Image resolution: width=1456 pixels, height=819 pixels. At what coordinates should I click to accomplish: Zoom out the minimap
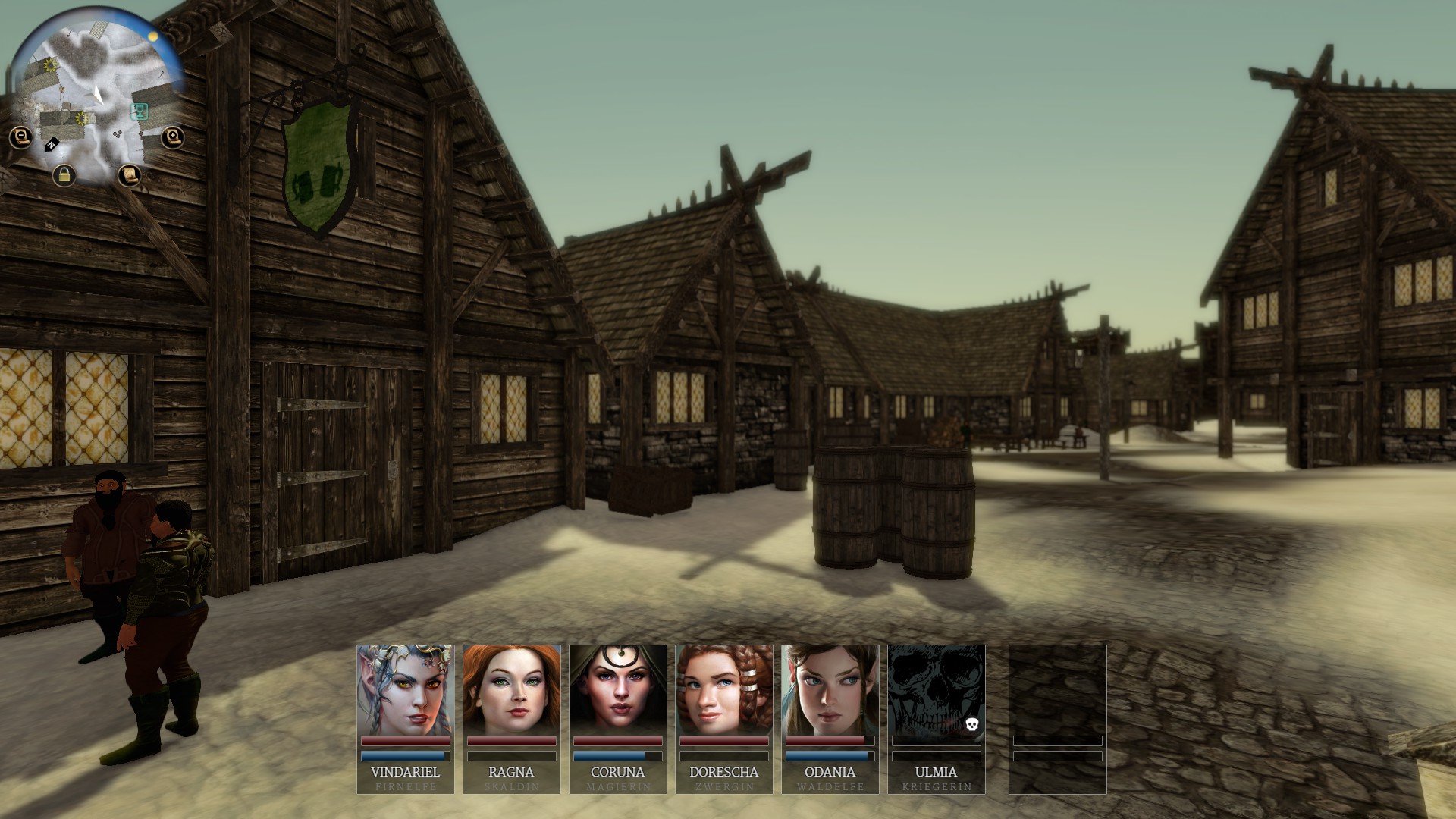coord(20,137)
